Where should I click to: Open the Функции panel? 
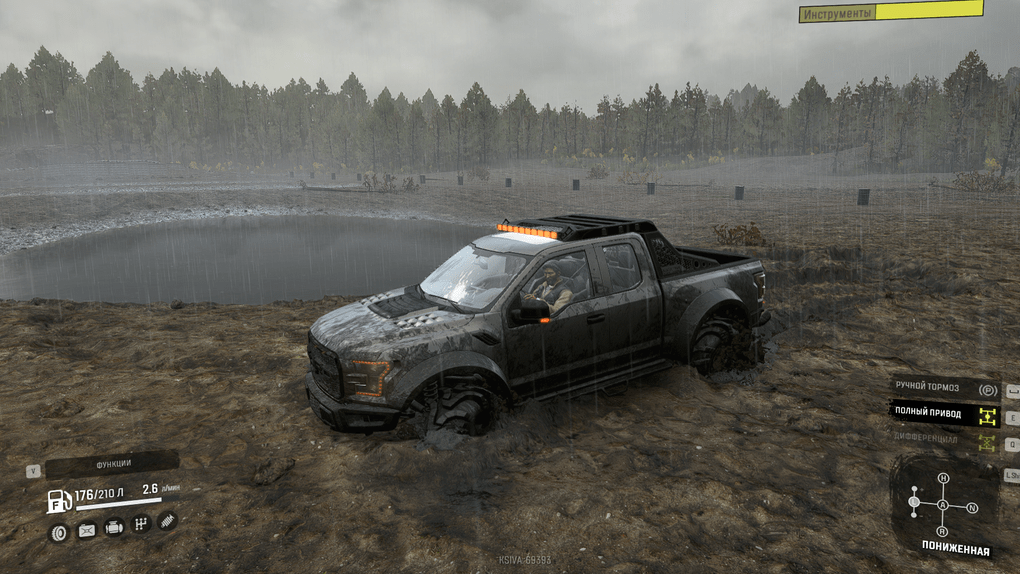click(112, 465)
